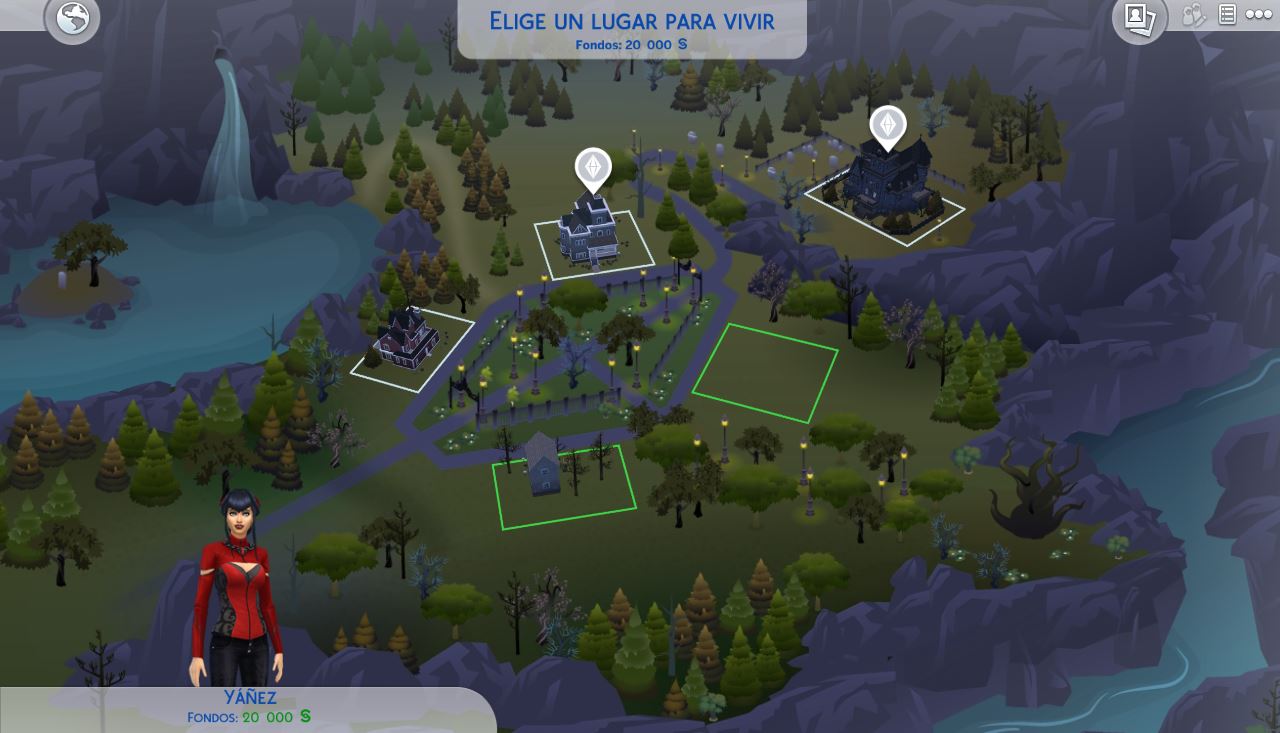Choose the green-outlined lot with small house
The image size is (1280, 733).
click(x=564, y=486)
